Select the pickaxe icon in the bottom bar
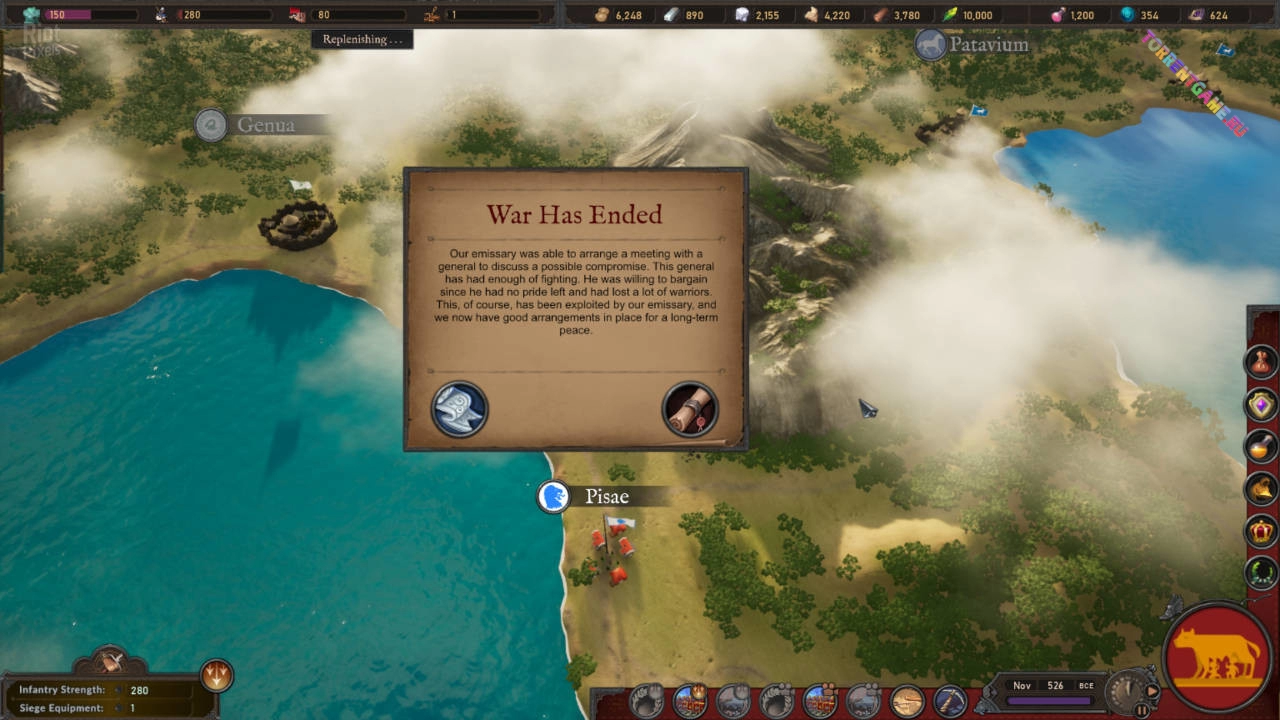 pos(950,701)
